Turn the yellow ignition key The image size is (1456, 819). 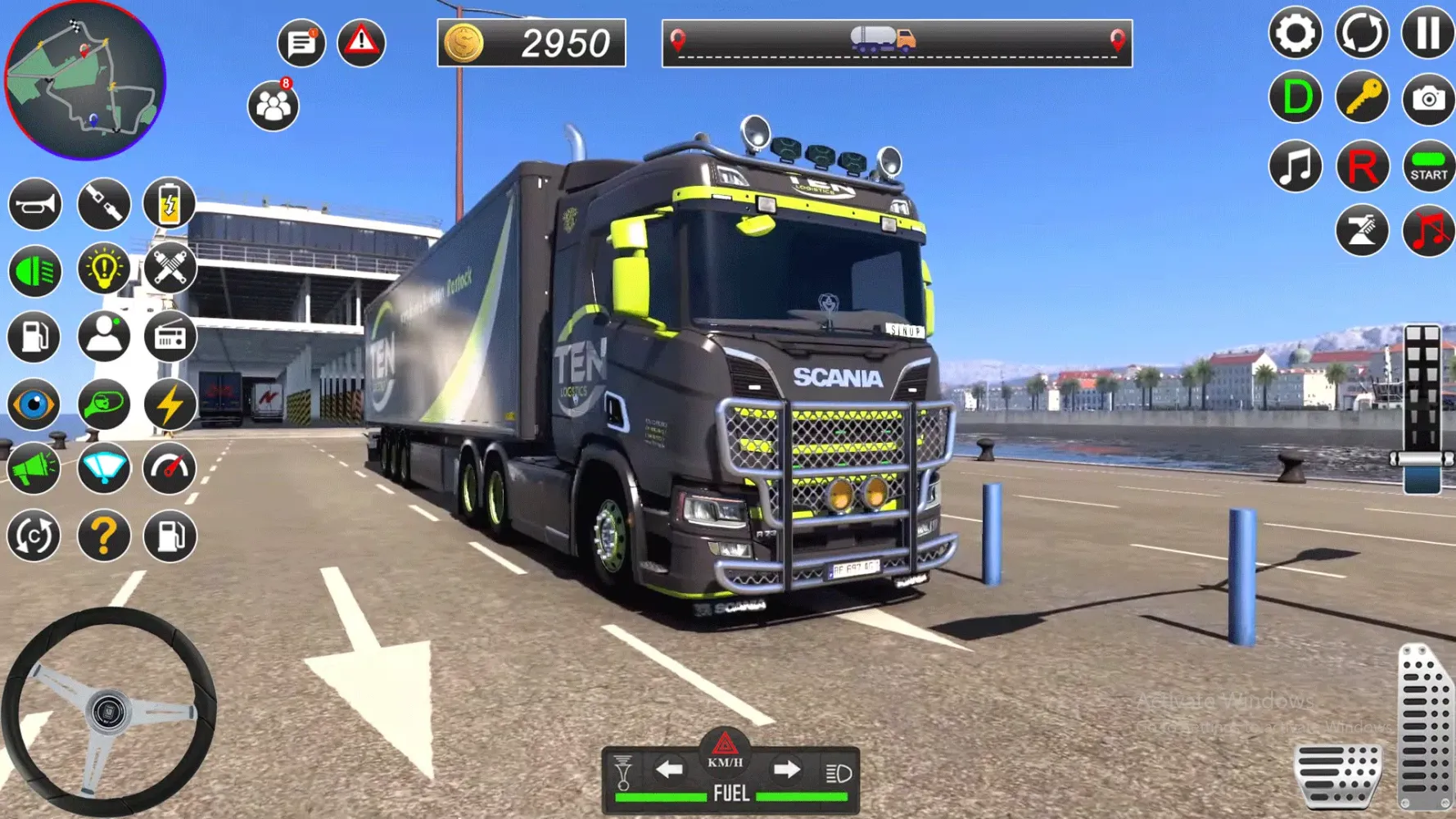pos(1362,98)
